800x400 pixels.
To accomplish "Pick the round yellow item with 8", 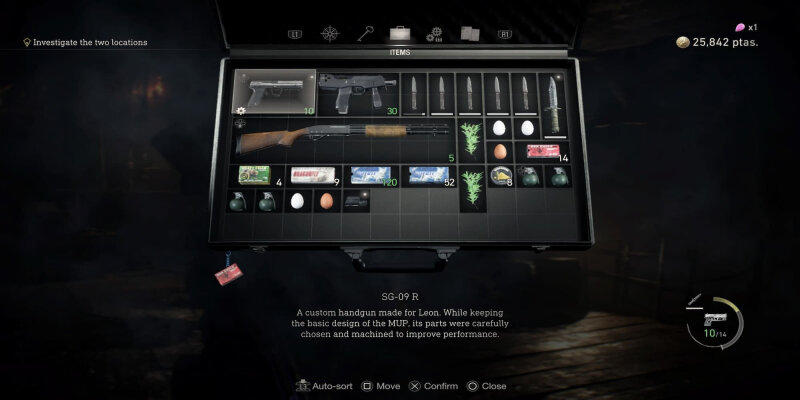I will 499,176.
